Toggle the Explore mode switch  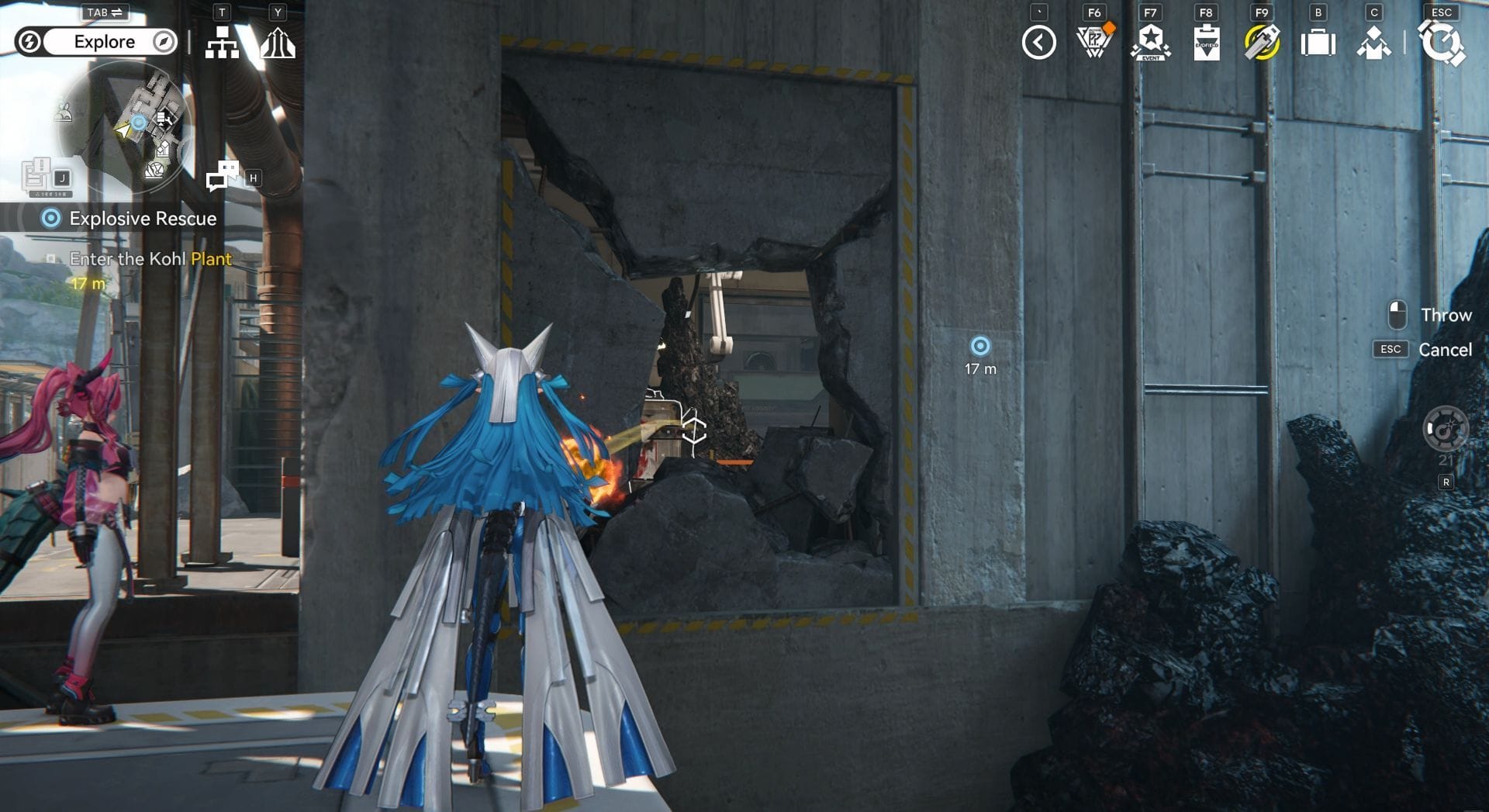tap(97, 42)
